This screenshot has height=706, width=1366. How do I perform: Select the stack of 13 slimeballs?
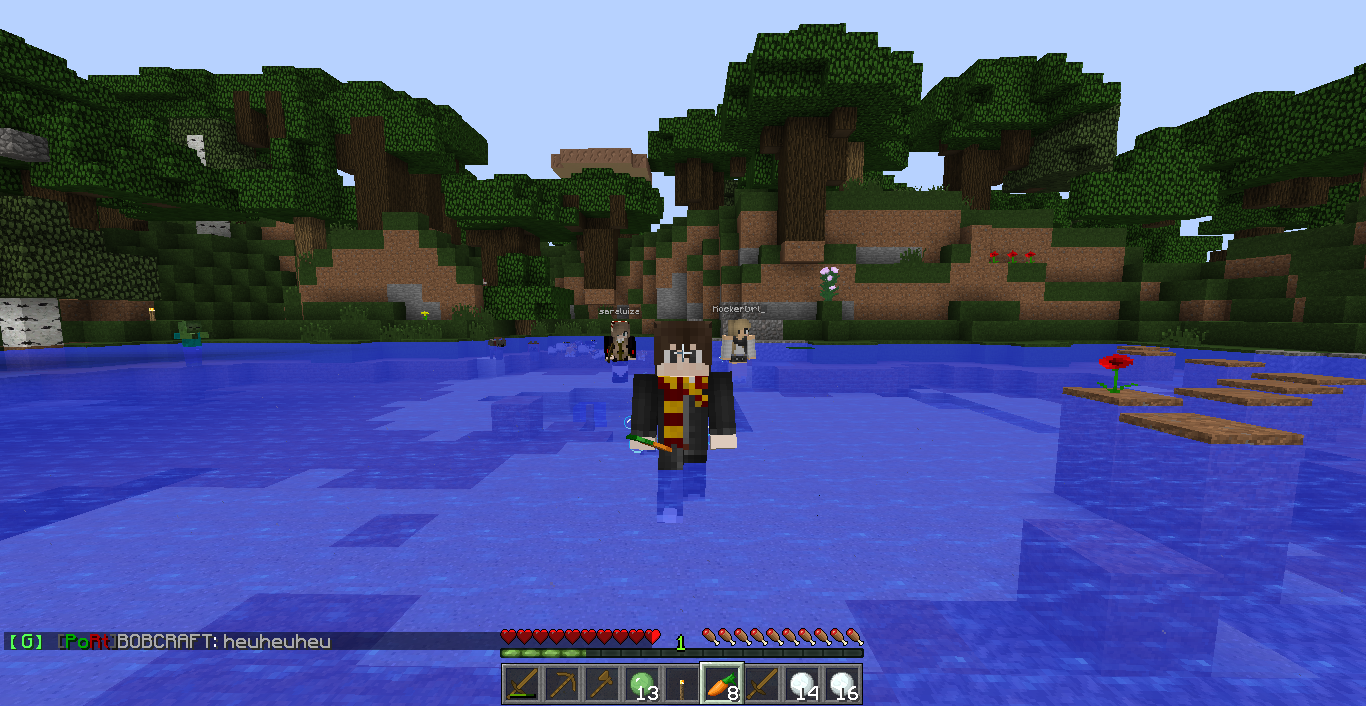pyautogui.click(x=642, y=684)
